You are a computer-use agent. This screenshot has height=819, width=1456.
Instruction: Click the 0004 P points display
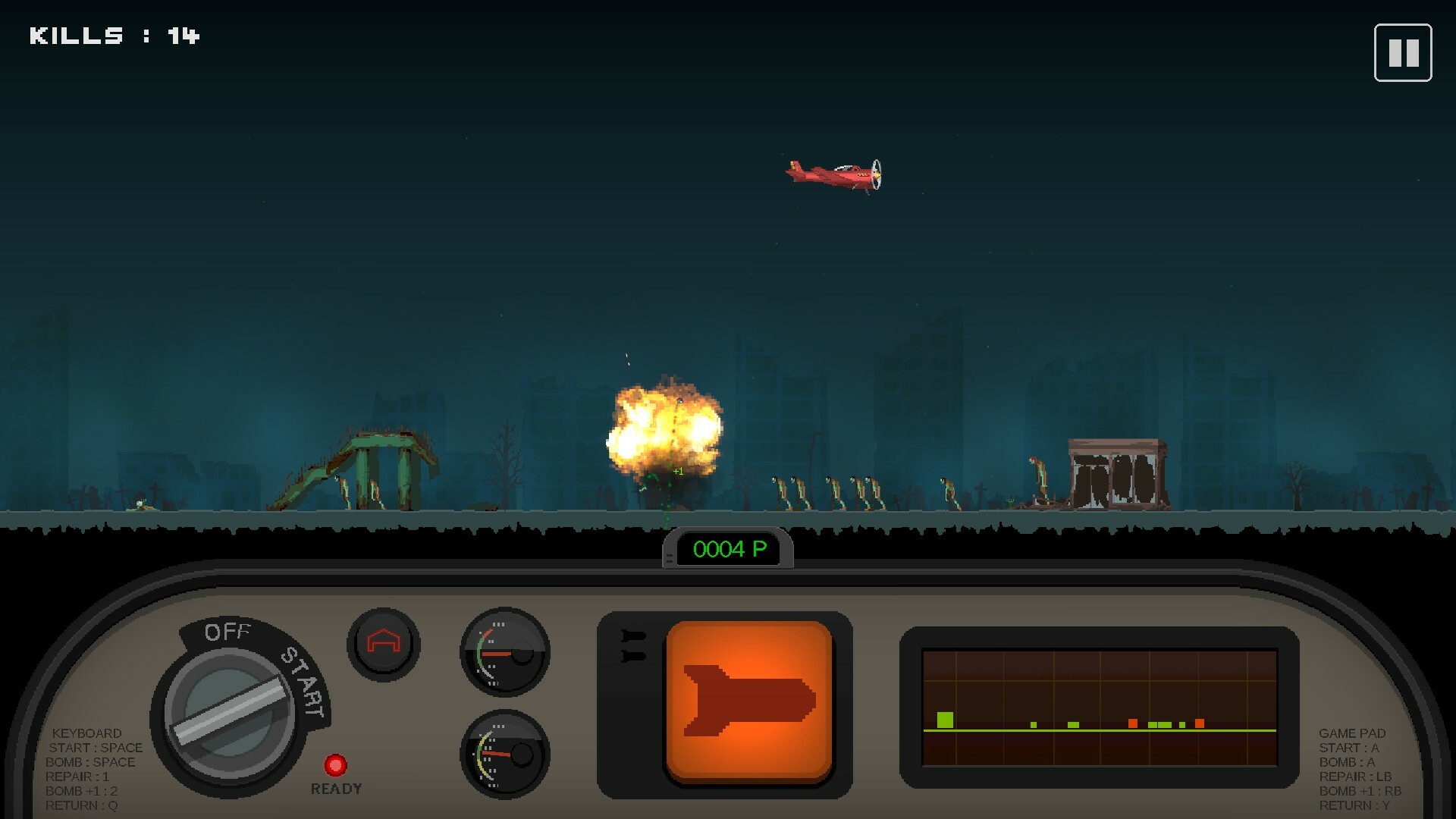[730, 550]
